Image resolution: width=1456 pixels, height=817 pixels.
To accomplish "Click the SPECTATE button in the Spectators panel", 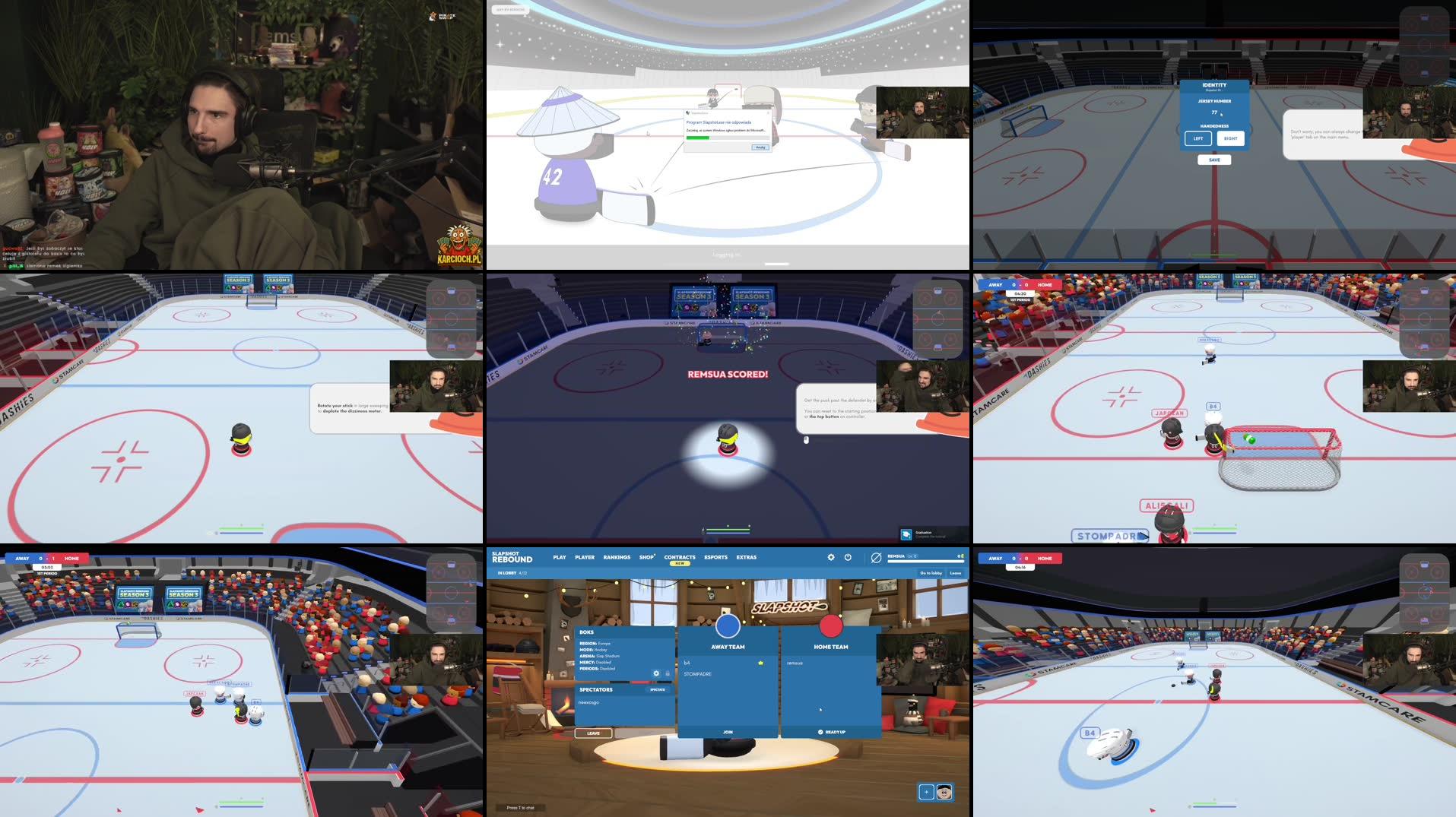I will tap(658, 690).
